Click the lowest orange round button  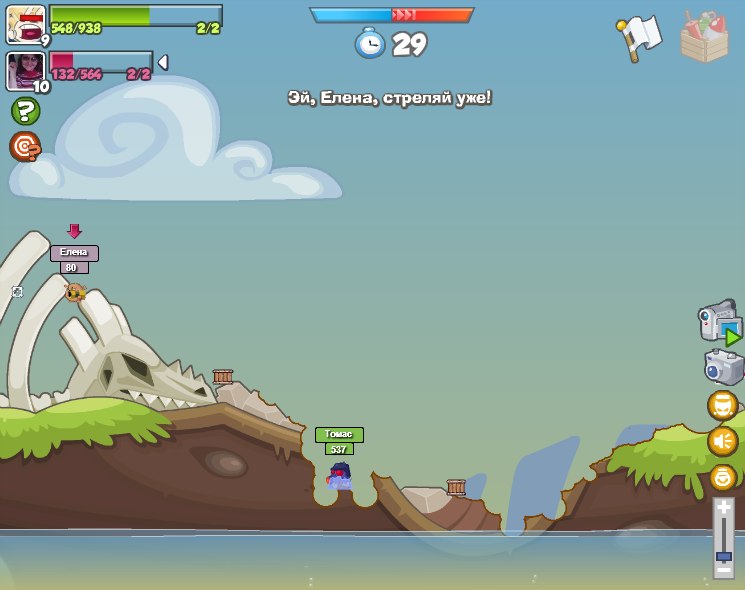click(x=722, y=477)
